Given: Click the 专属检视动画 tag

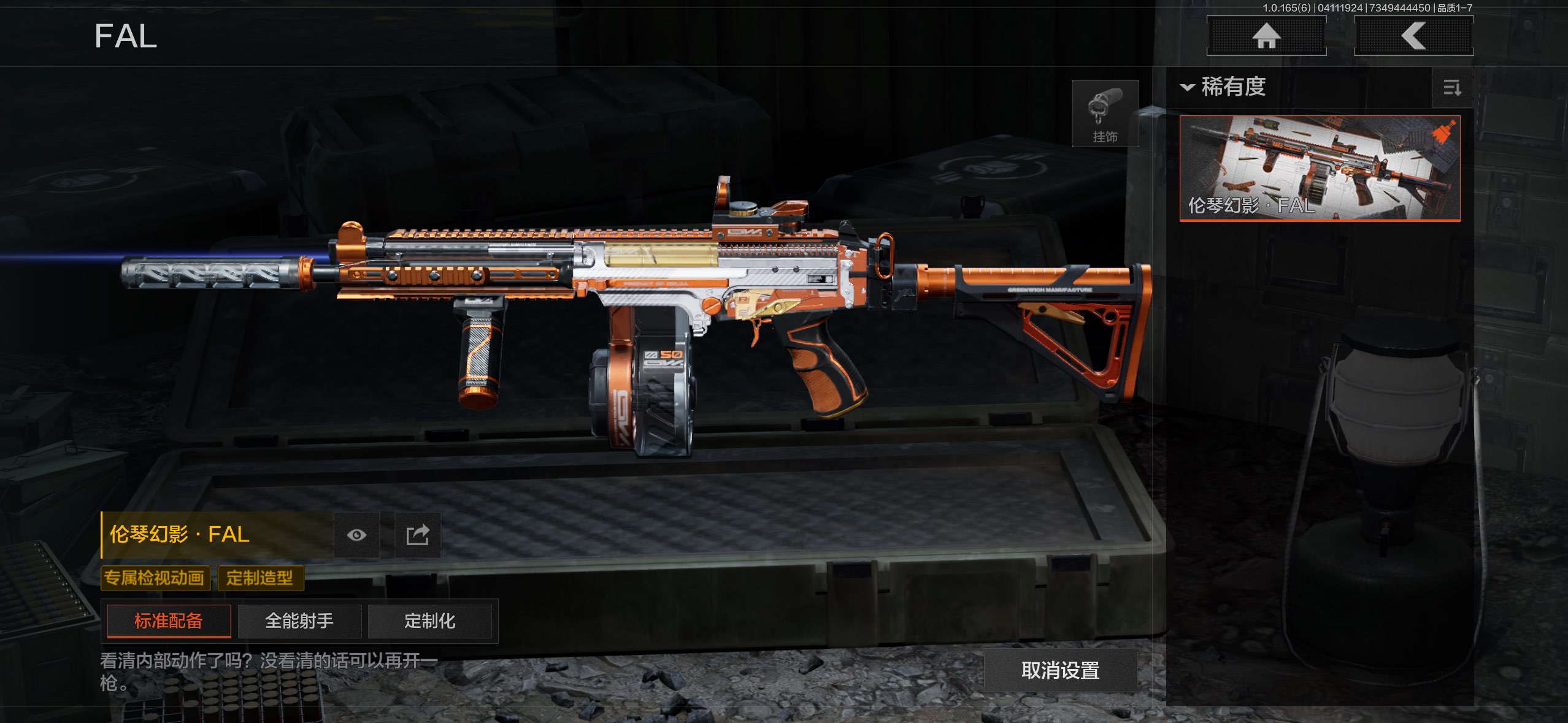Looking at the screenshot, I should point(155,578).
